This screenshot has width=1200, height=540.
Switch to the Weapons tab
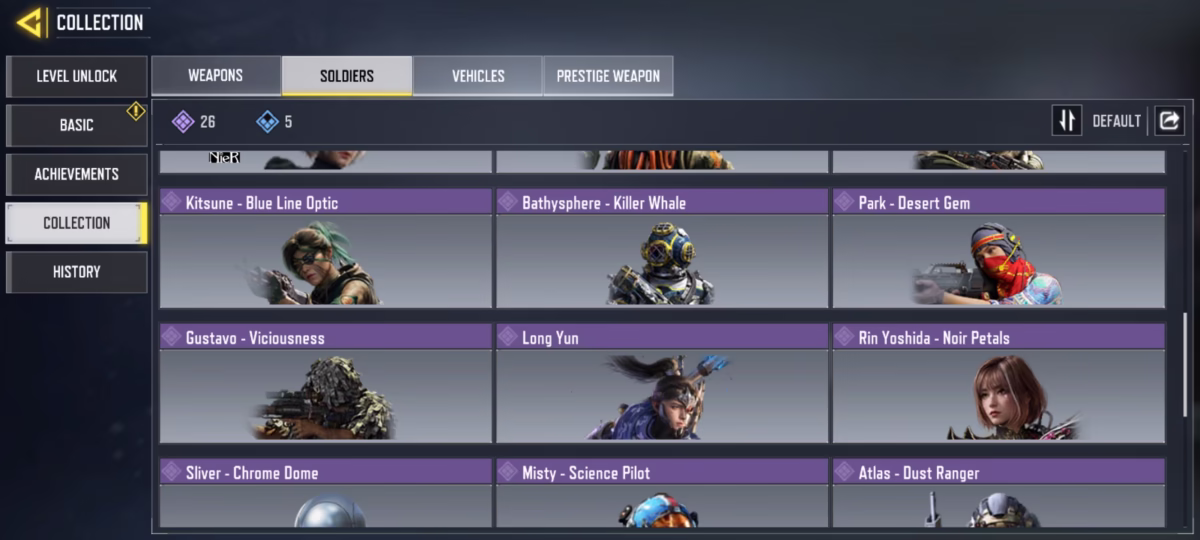pos(215,76)
